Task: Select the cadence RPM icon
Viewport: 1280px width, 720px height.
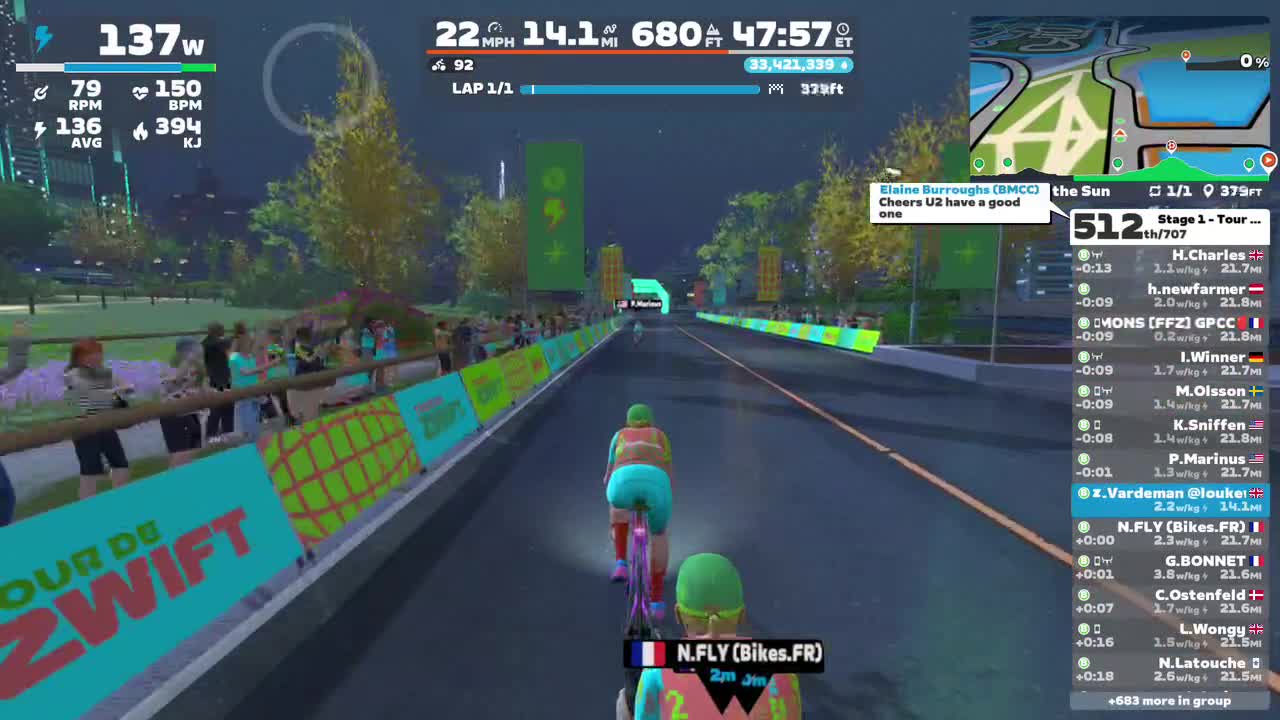Action: [x=42, y=93]
